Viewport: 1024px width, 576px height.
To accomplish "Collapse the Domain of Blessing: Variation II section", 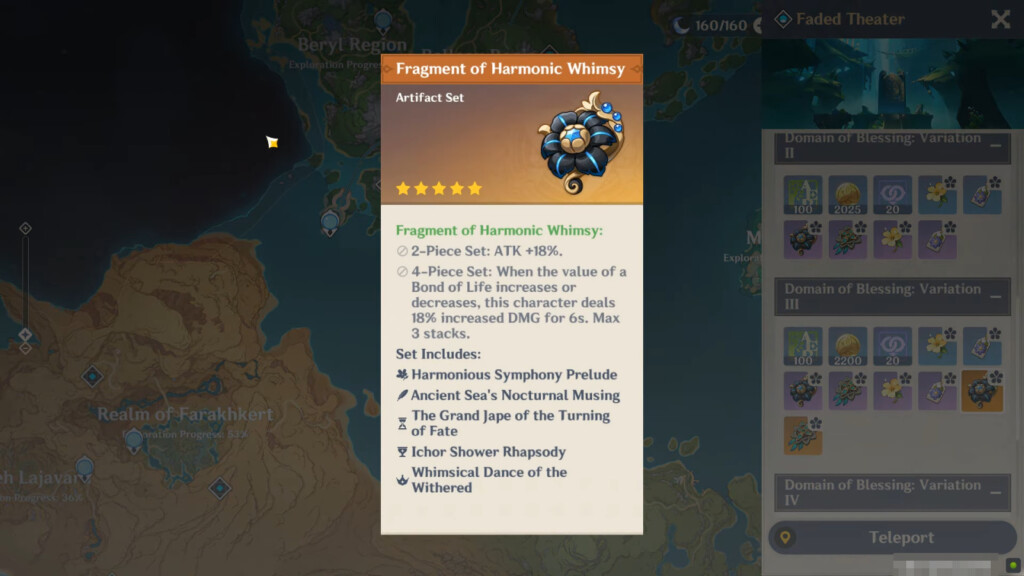I will (996, 146).
